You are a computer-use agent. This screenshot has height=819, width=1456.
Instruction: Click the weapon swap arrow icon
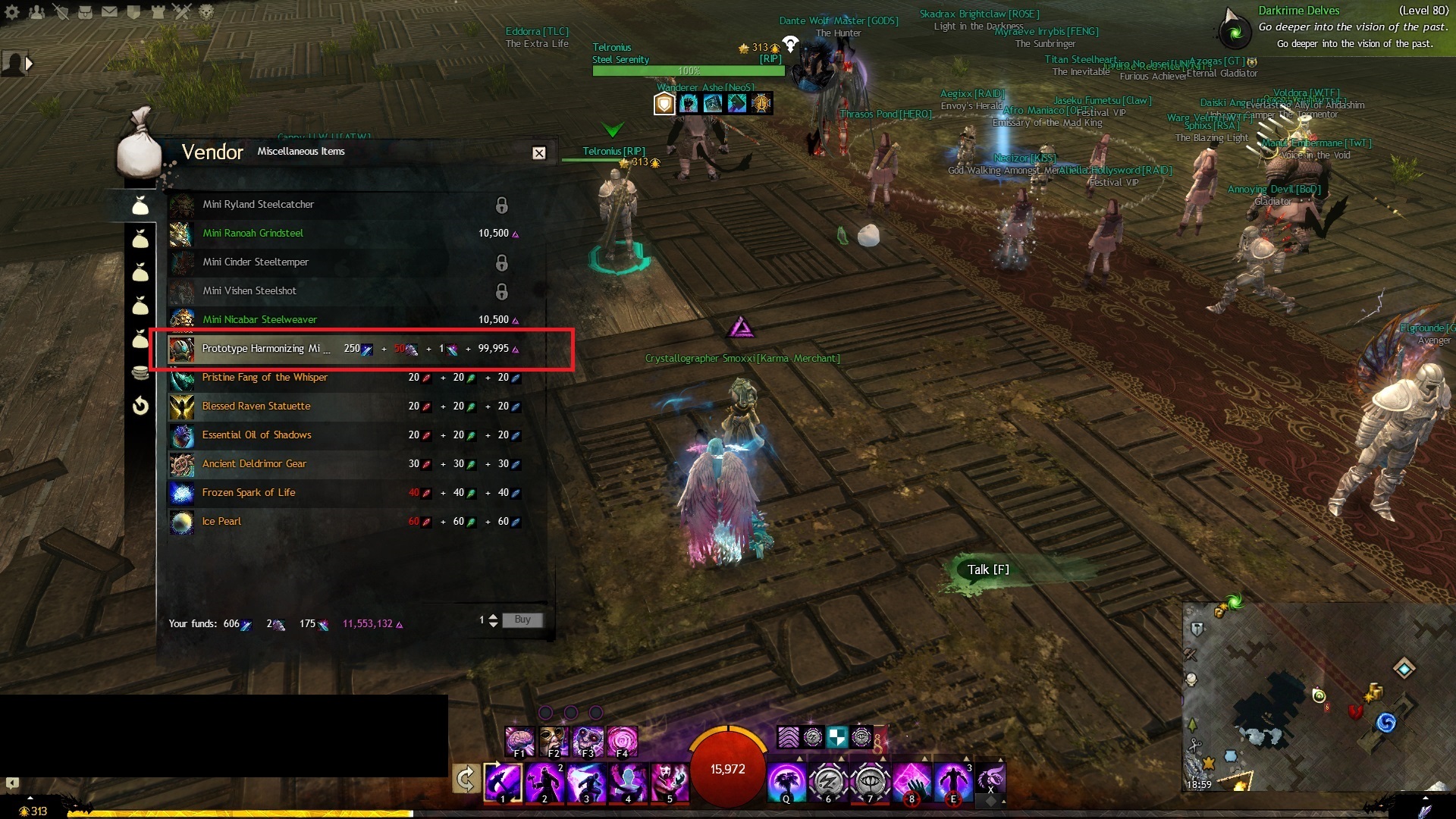(466, 779)
